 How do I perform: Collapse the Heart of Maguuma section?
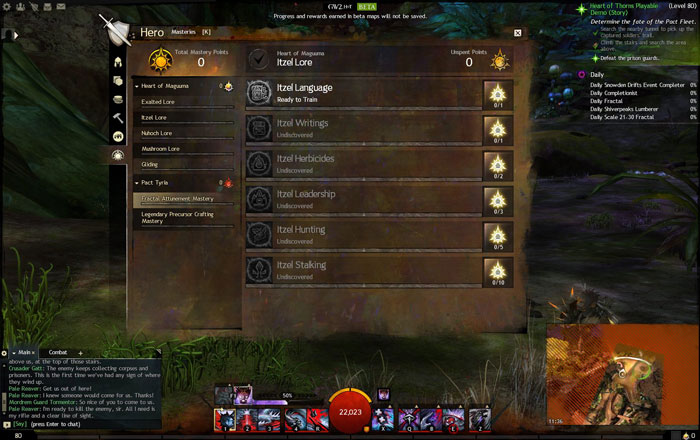tap(136, 87)
